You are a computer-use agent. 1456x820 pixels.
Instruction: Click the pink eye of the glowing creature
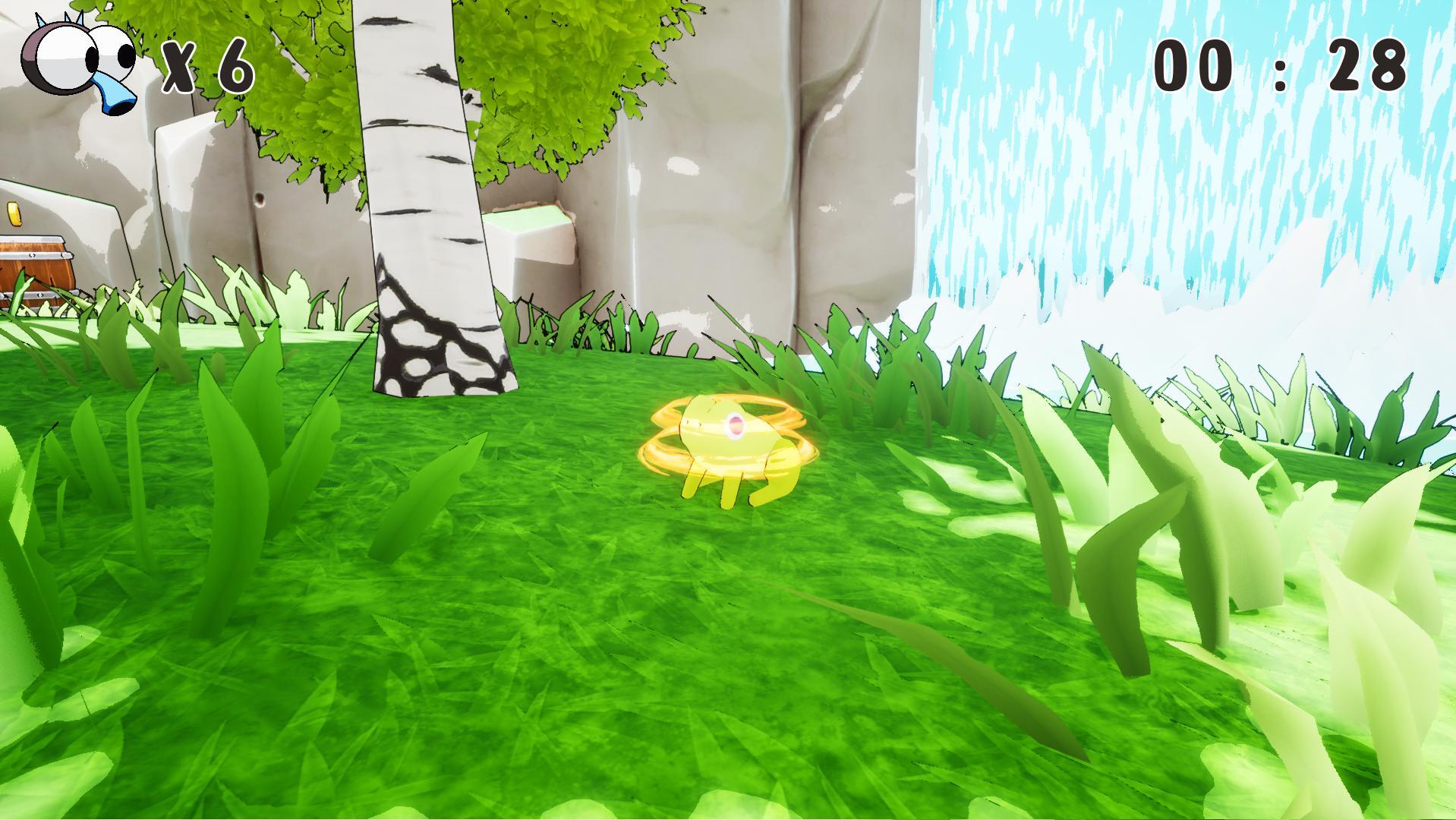click(736, 426)
